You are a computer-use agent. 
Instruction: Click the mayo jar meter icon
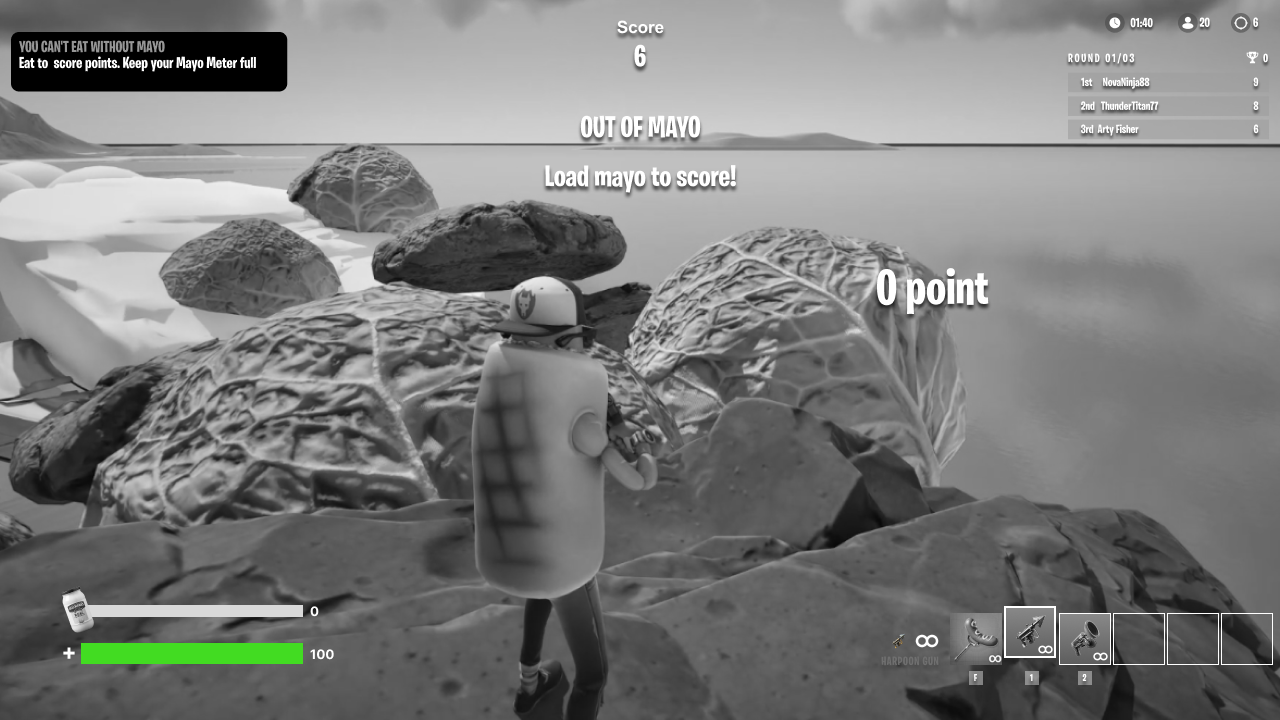[77, 610]
